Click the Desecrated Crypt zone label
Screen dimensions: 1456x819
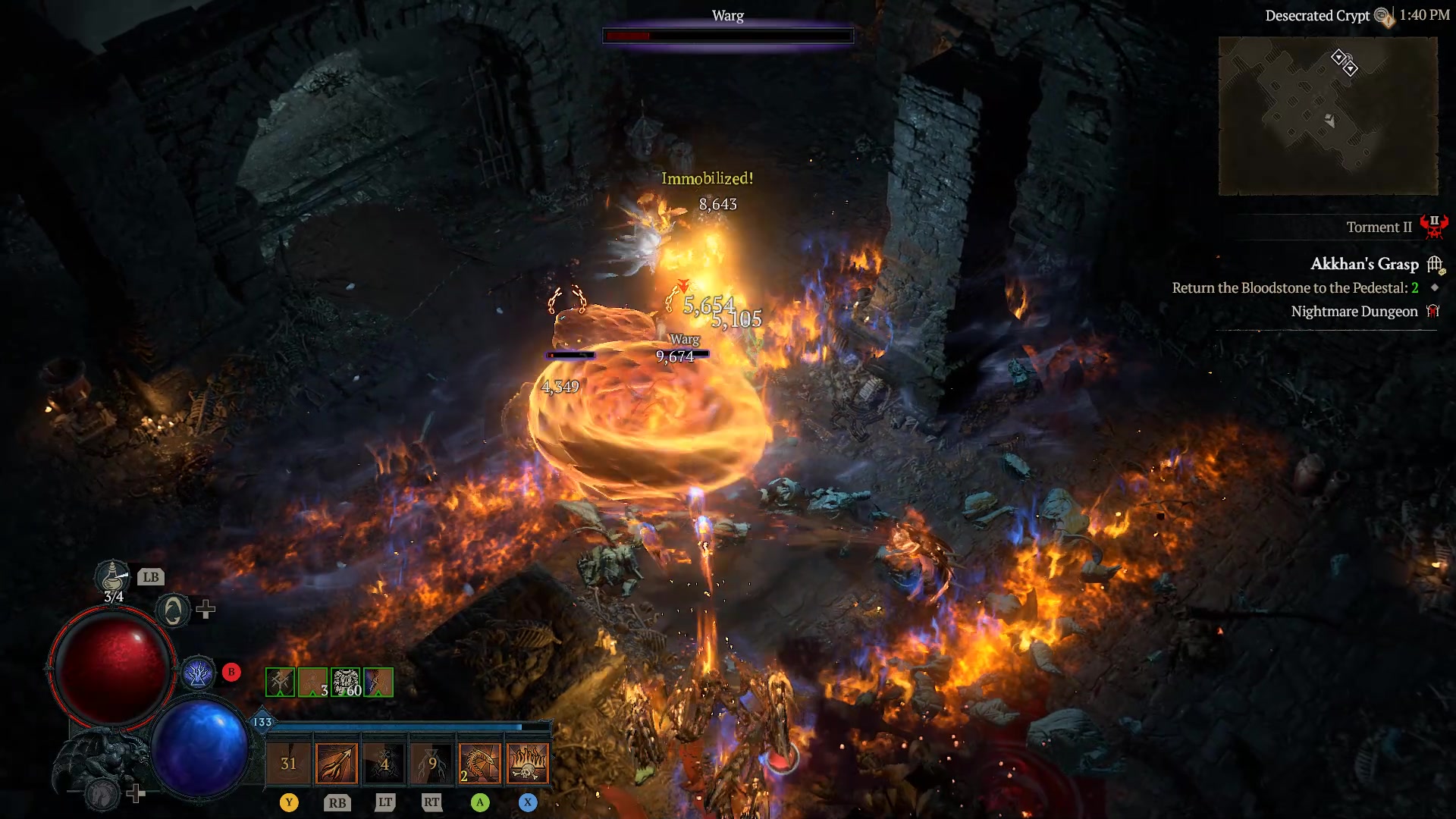1317,15
